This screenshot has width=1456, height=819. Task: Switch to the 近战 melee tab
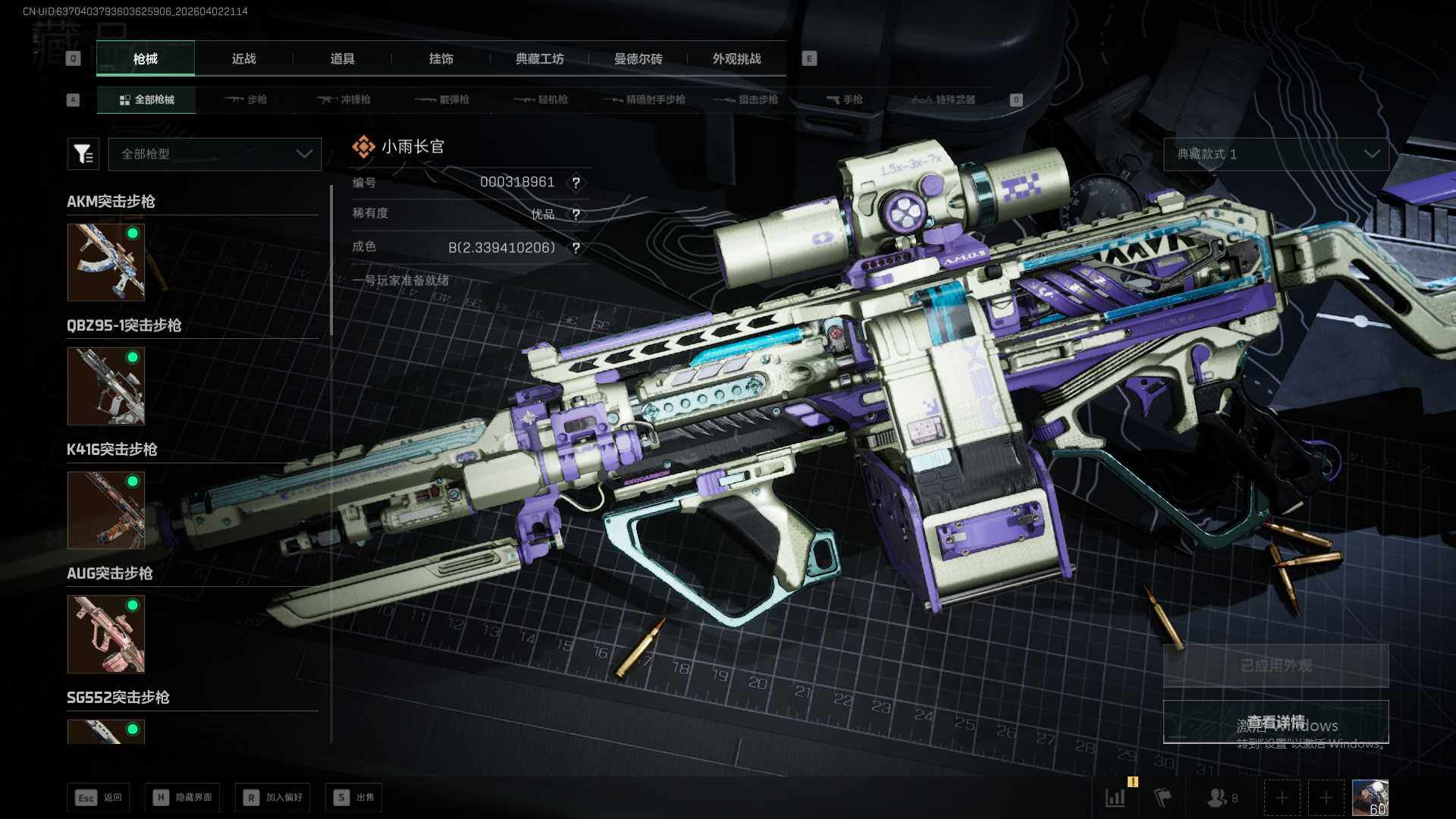(243, 58)
